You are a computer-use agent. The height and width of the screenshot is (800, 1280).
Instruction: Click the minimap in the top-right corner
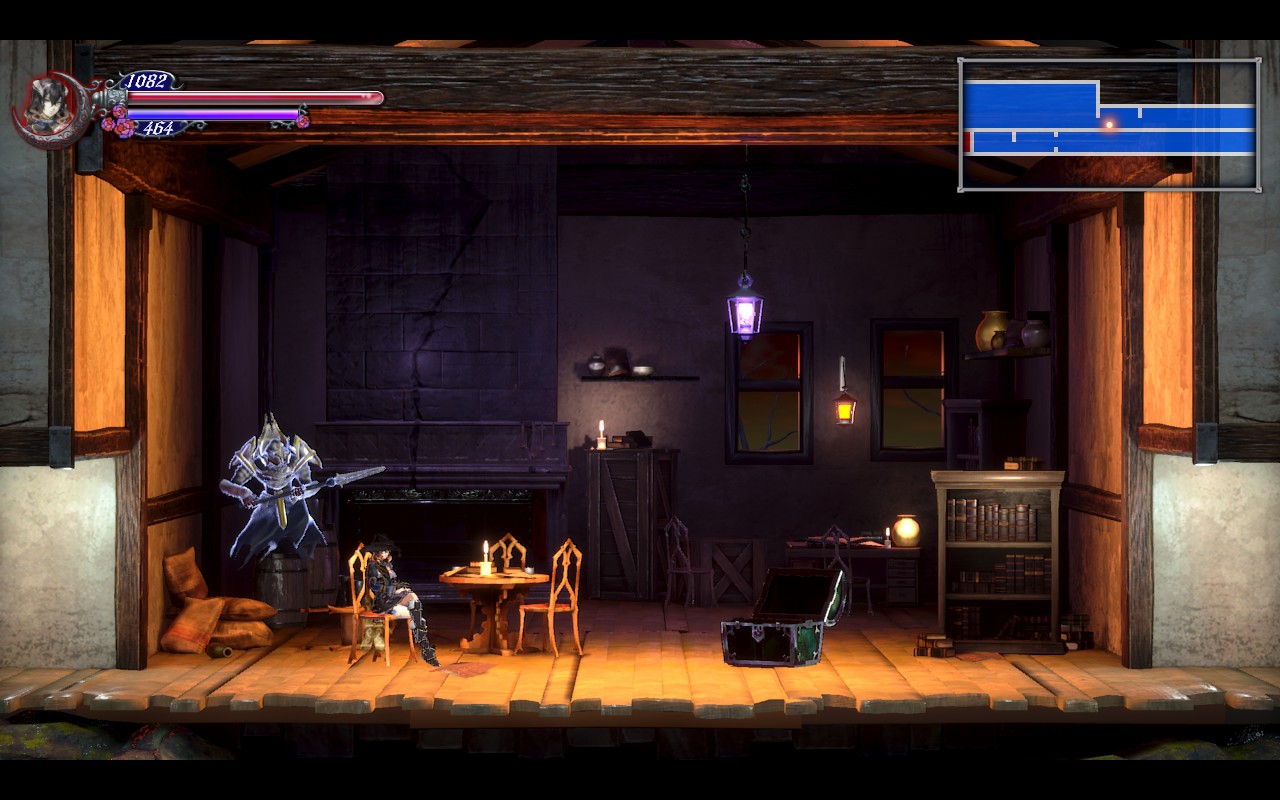pos(1109,124)
